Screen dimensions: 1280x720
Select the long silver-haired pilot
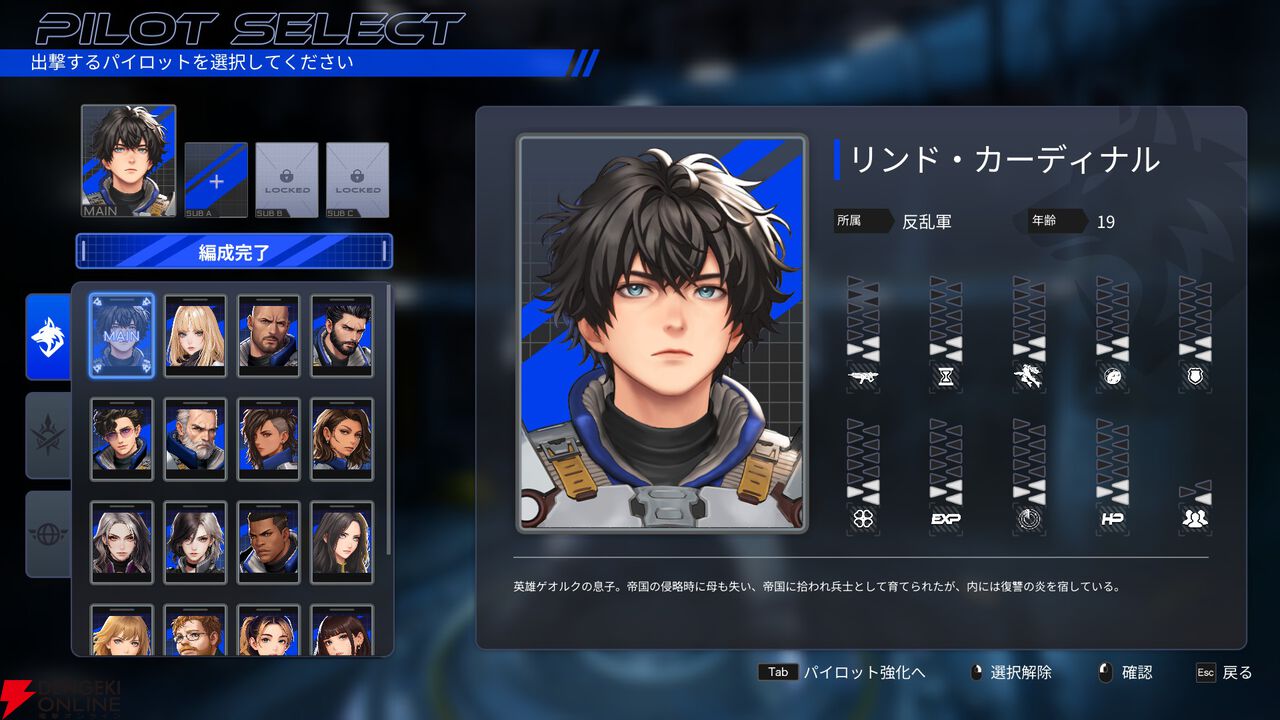click(122, 542)
